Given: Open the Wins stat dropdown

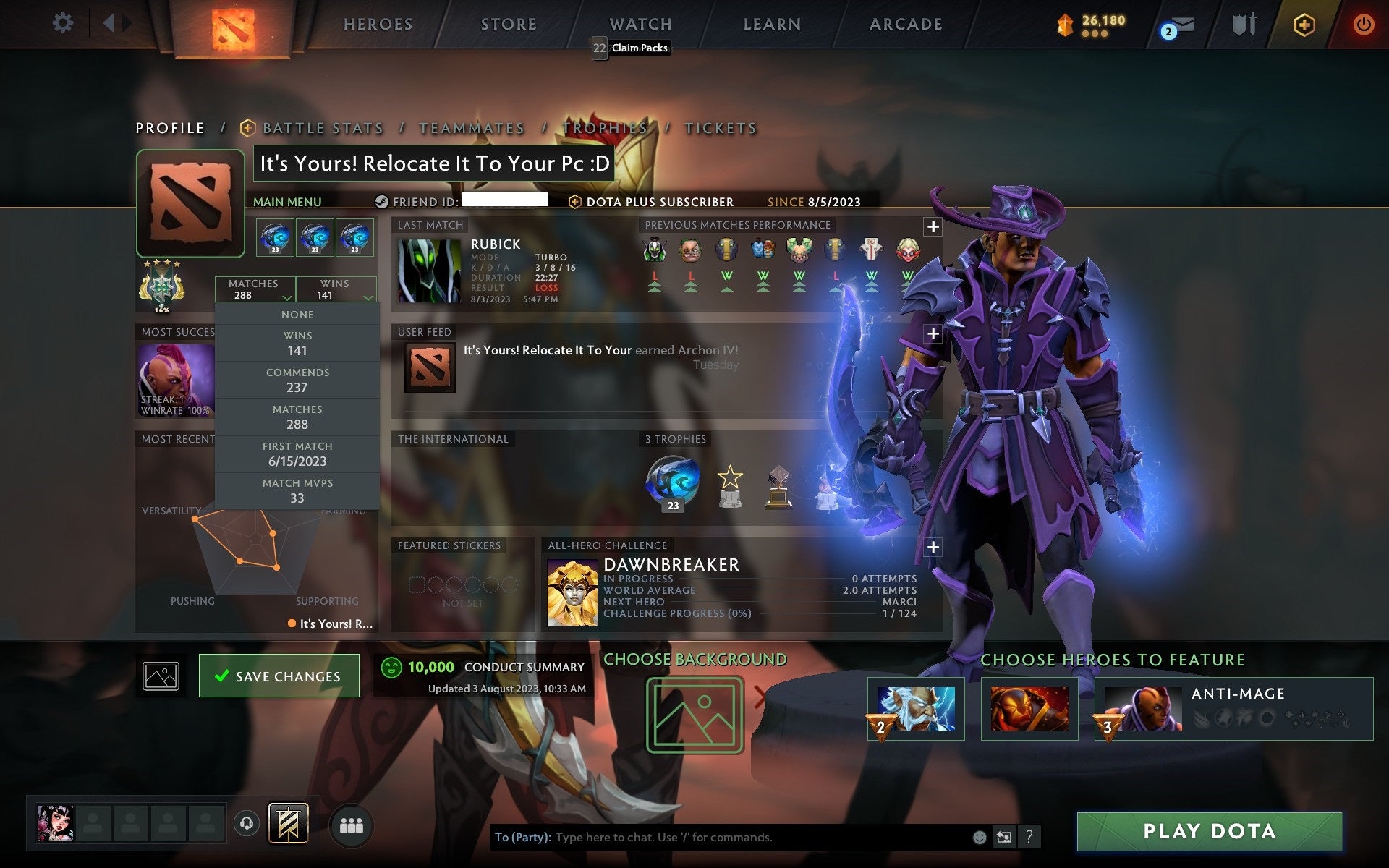Looking at the screenshot, I should 336,289.
